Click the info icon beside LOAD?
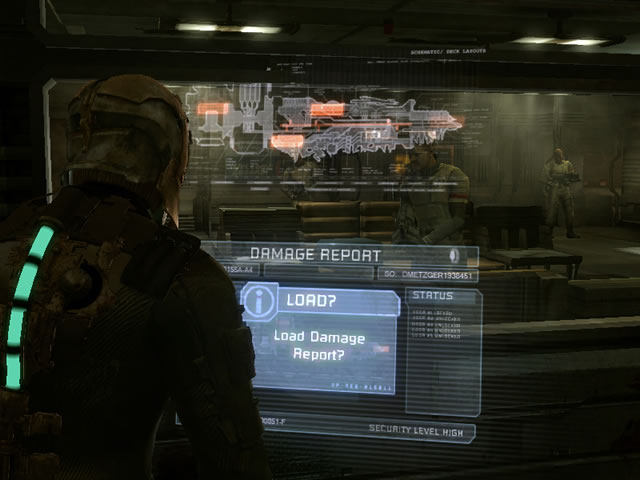This screenshot has height=480, width=640. click(x=259, y=301)
